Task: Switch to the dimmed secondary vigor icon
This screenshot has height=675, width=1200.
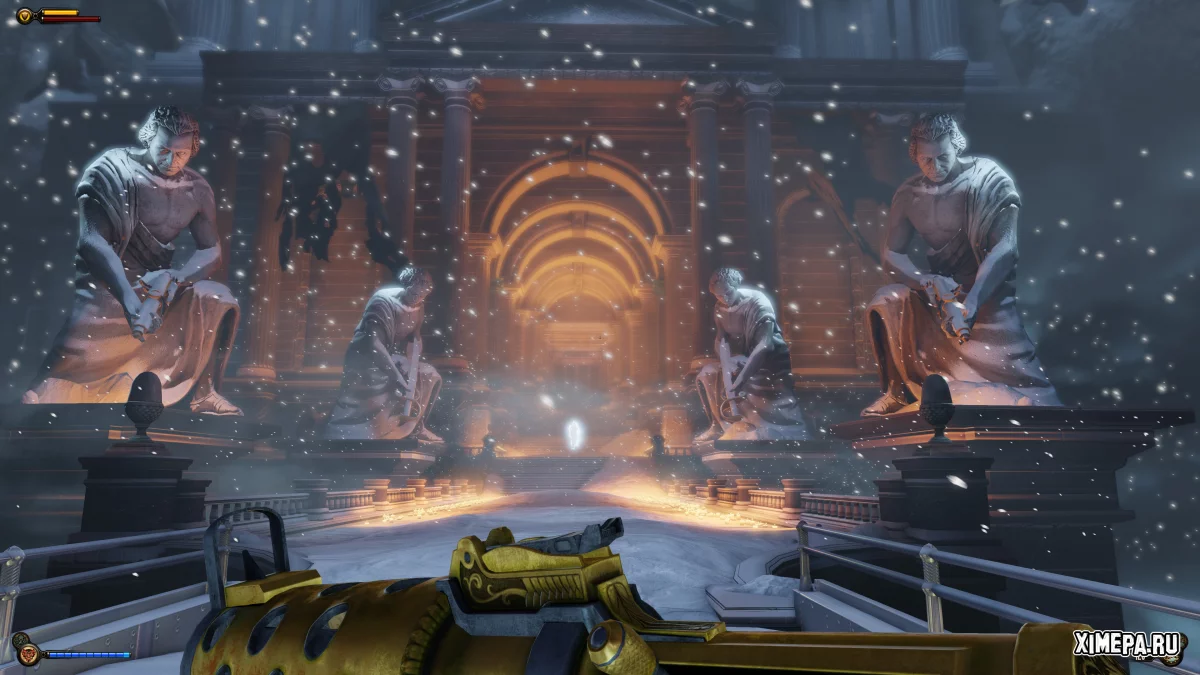Action: pos(20,640)
